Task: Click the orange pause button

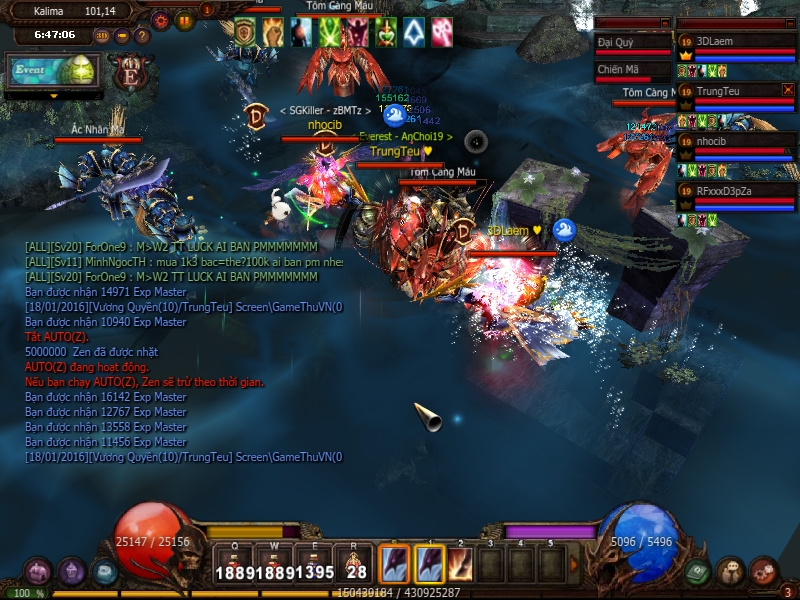Action: point(185,19)
